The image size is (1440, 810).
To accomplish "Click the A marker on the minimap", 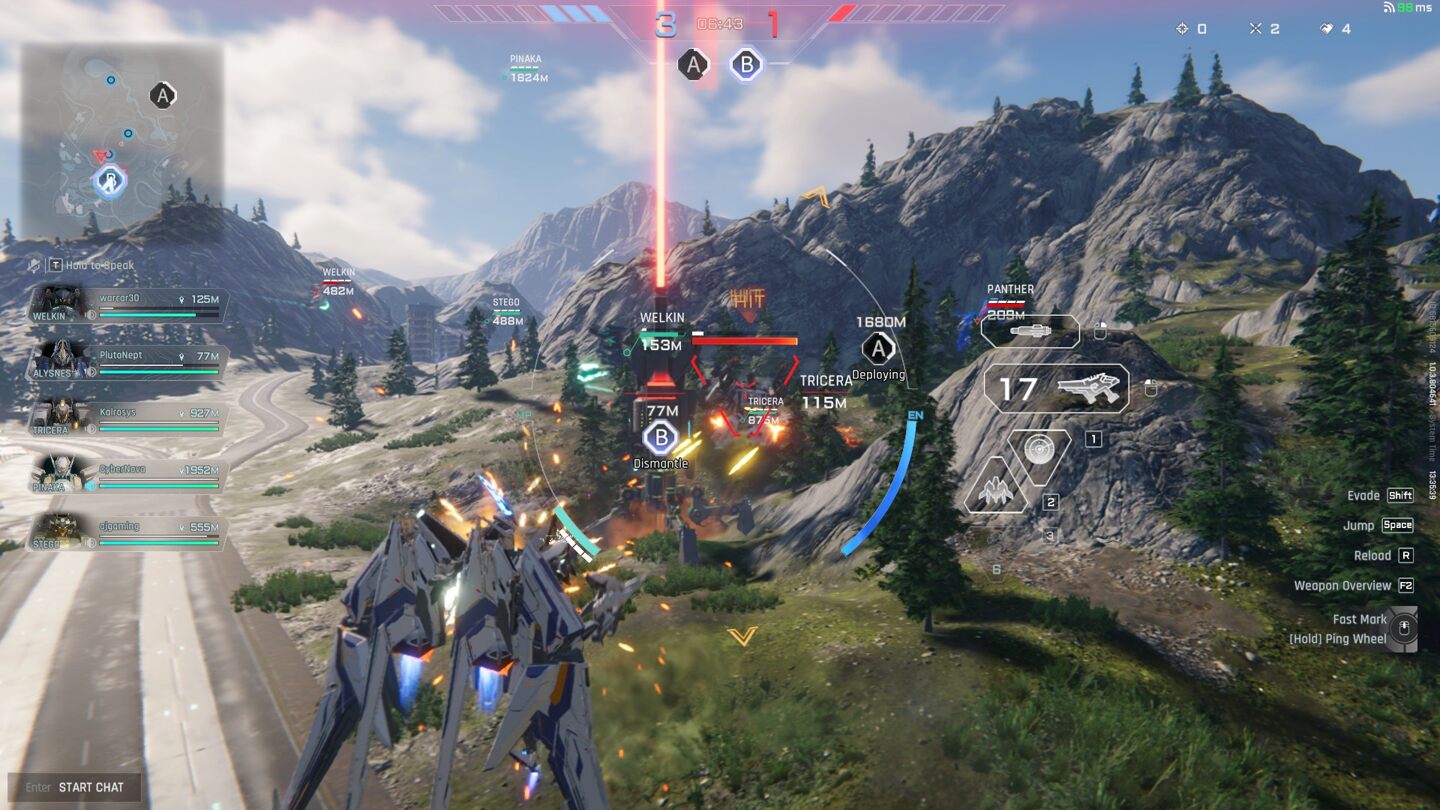I will click(x=162, y=96).
